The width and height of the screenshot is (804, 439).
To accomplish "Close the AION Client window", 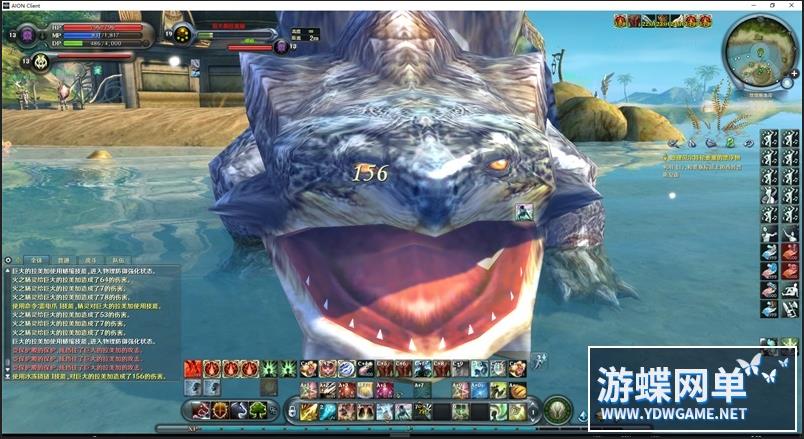I will 792,5.
